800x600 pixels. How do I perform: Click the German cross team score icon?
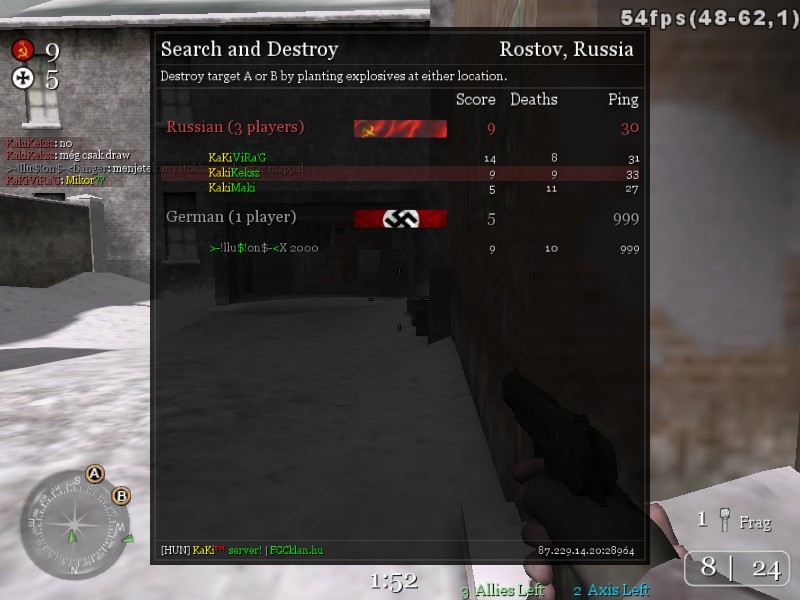pyautogui.click(x=23, y=78)
